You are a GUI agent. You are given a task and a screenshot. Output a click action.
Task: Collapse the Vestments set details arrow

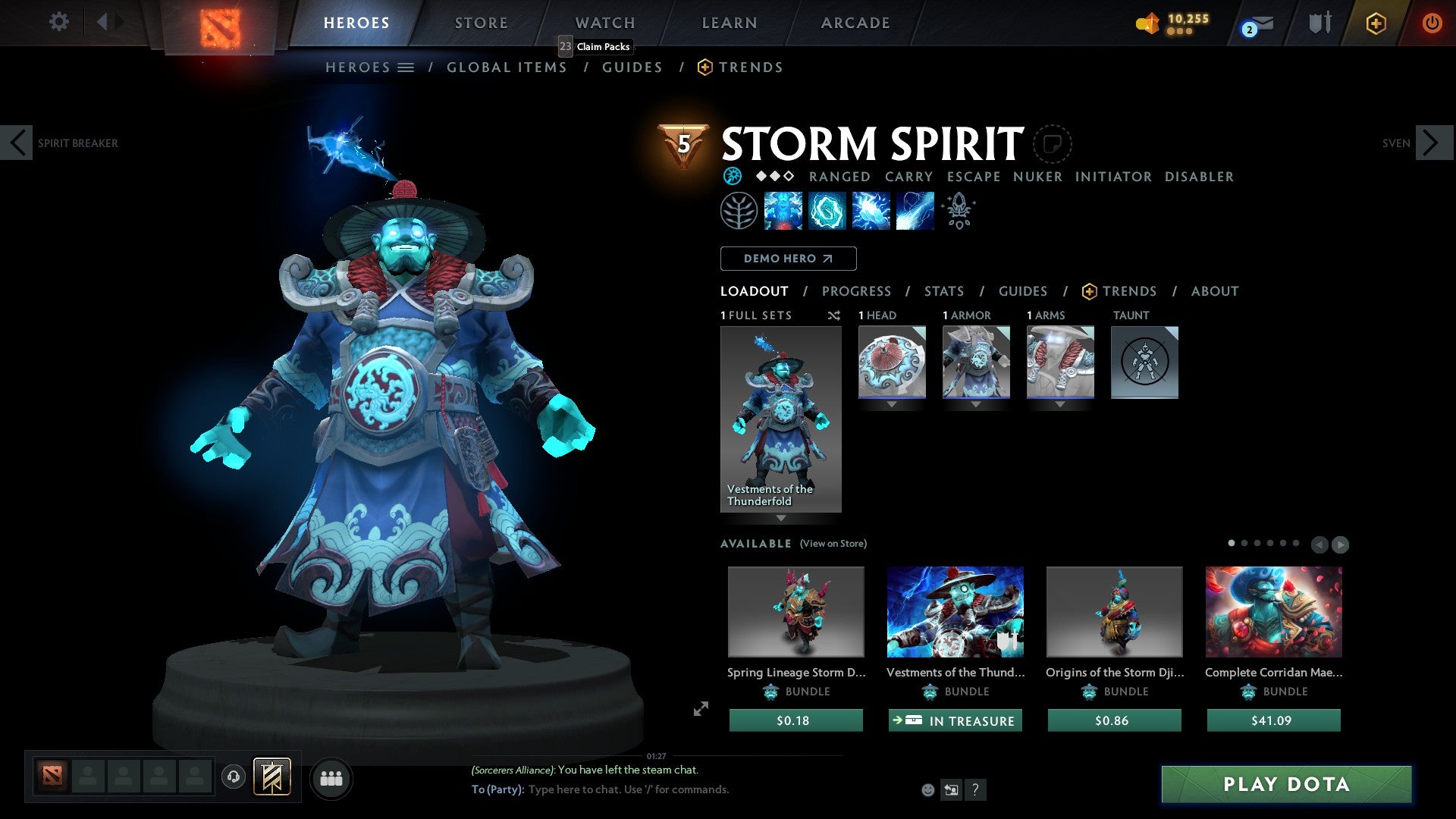[781, 518]
